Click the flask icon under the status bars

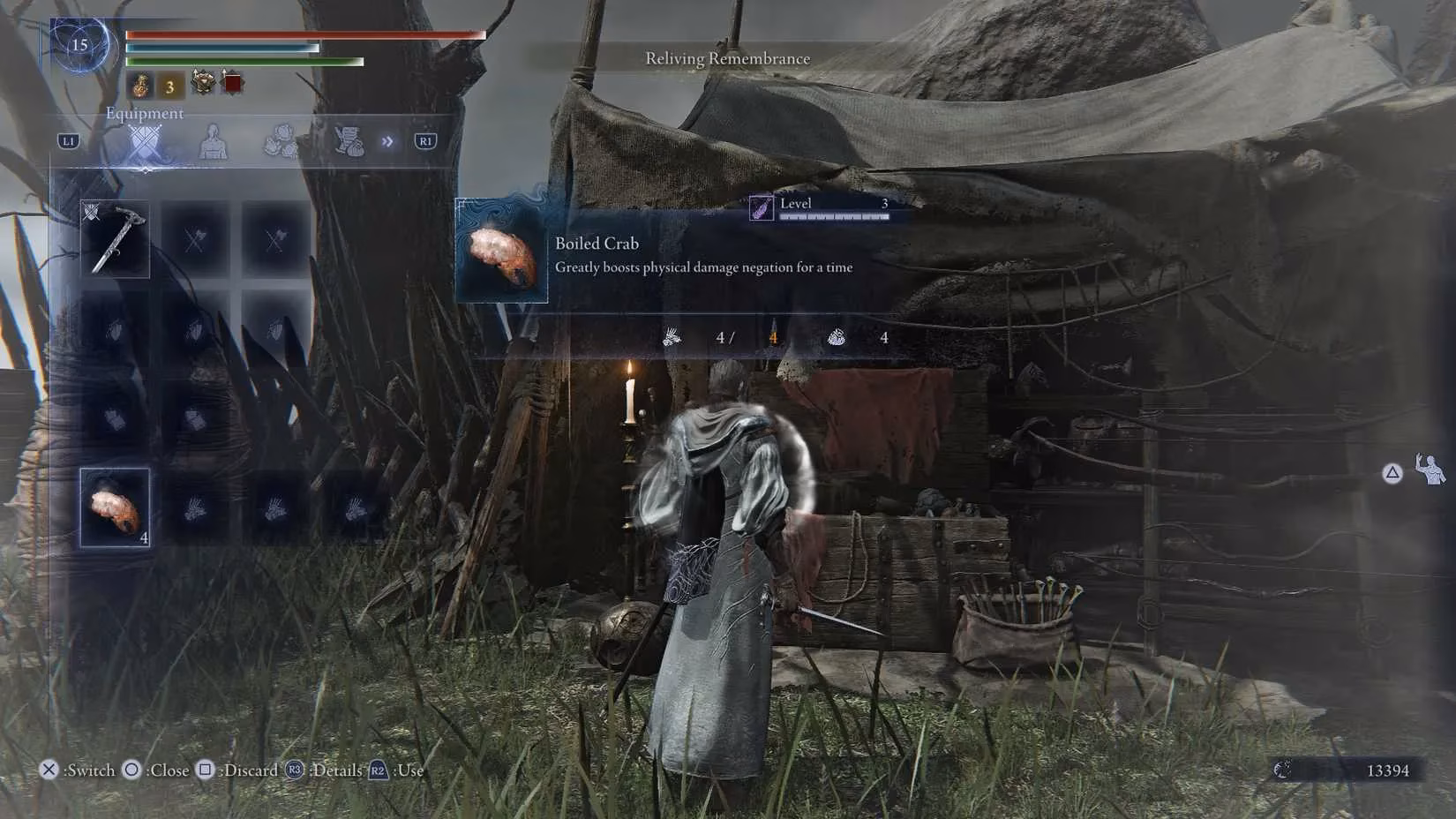(140, 86)
